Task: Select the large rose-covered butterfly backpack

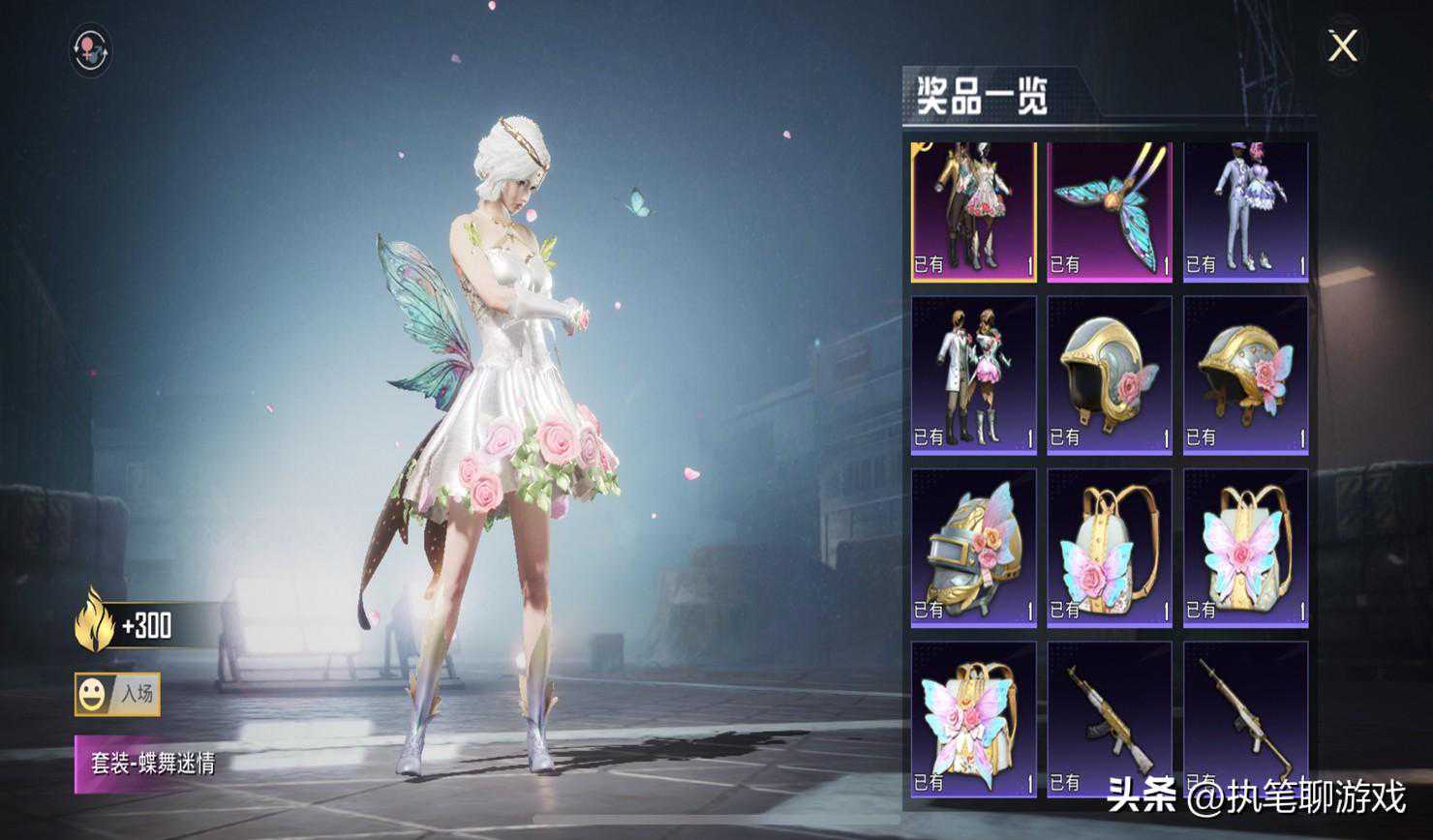Action: click(973, 718)
